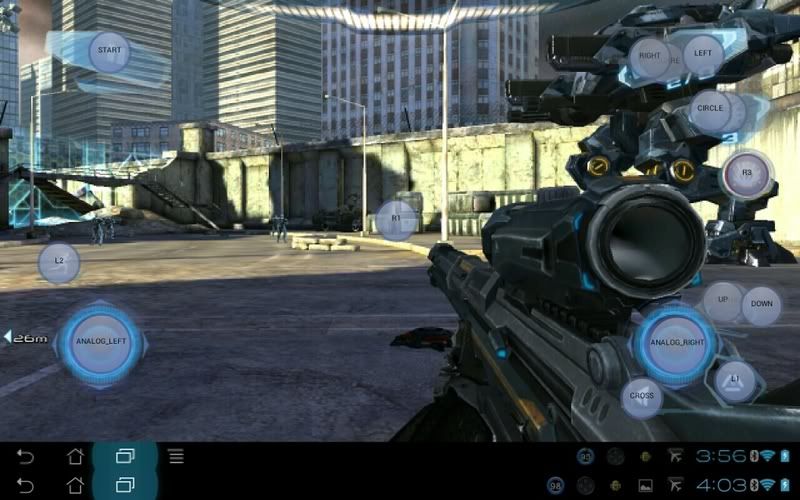This screenshot has width=800, height=500.
Task: Click the R3 overlay button
Action: coord(746,174)
